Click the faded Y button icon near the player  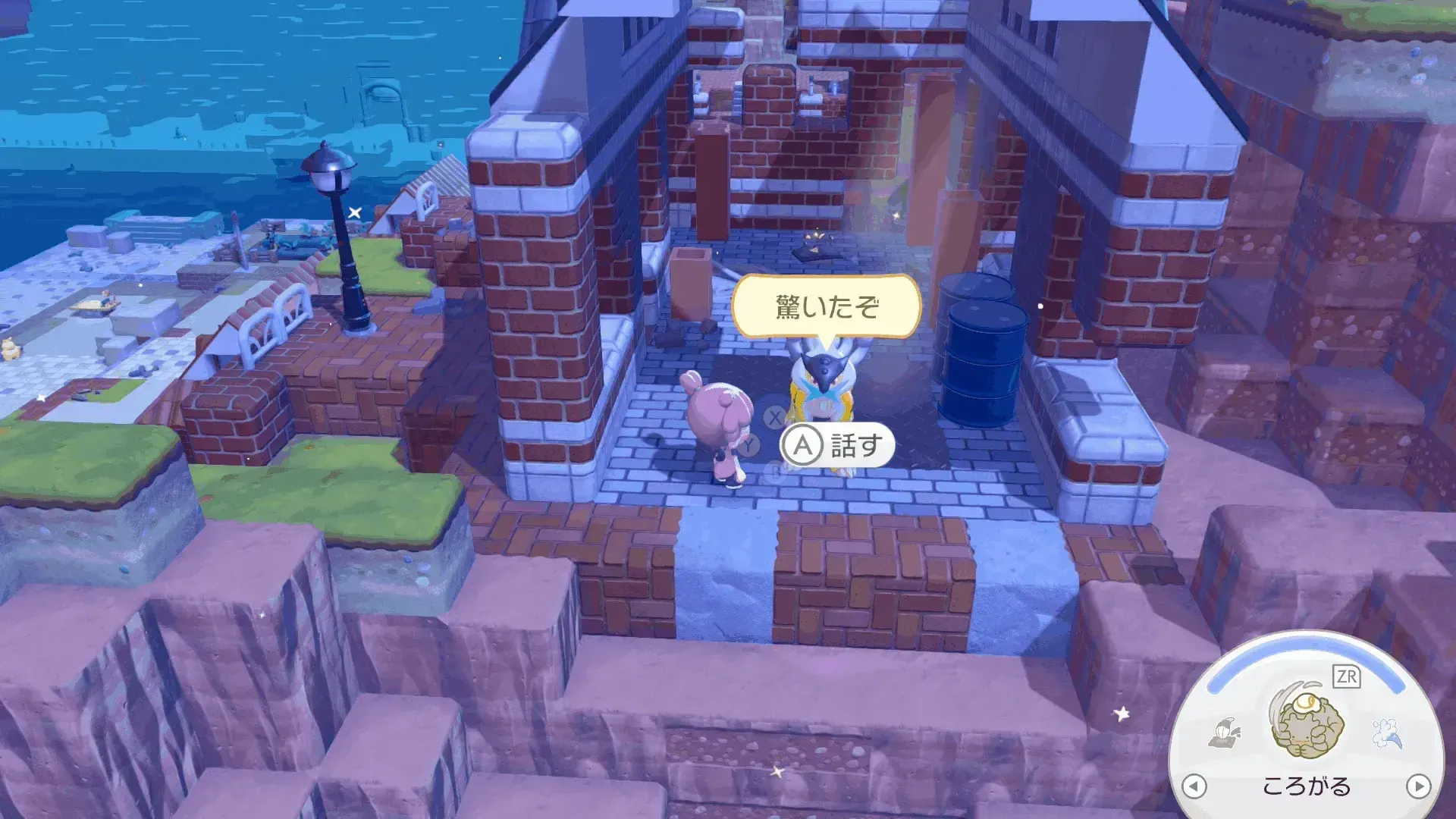point(748,444)
